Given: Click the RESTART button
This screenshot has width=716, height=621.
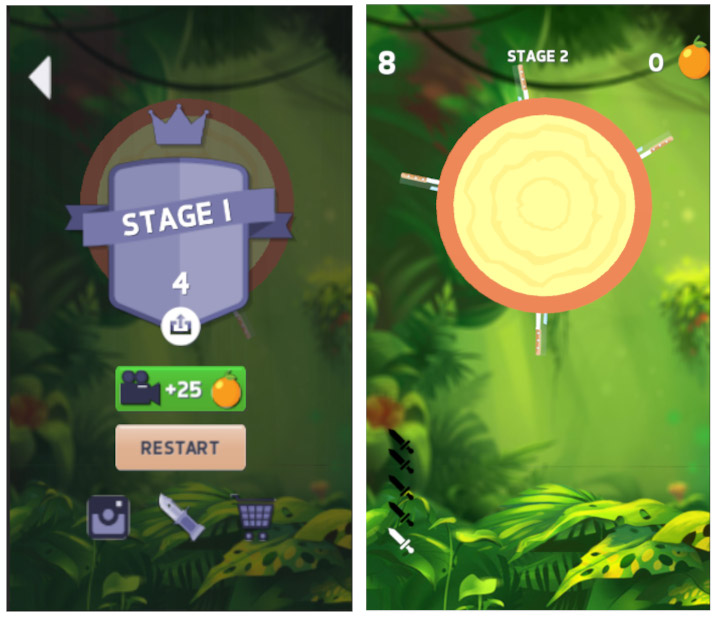Looking at the screenshot, I should 180,447.
